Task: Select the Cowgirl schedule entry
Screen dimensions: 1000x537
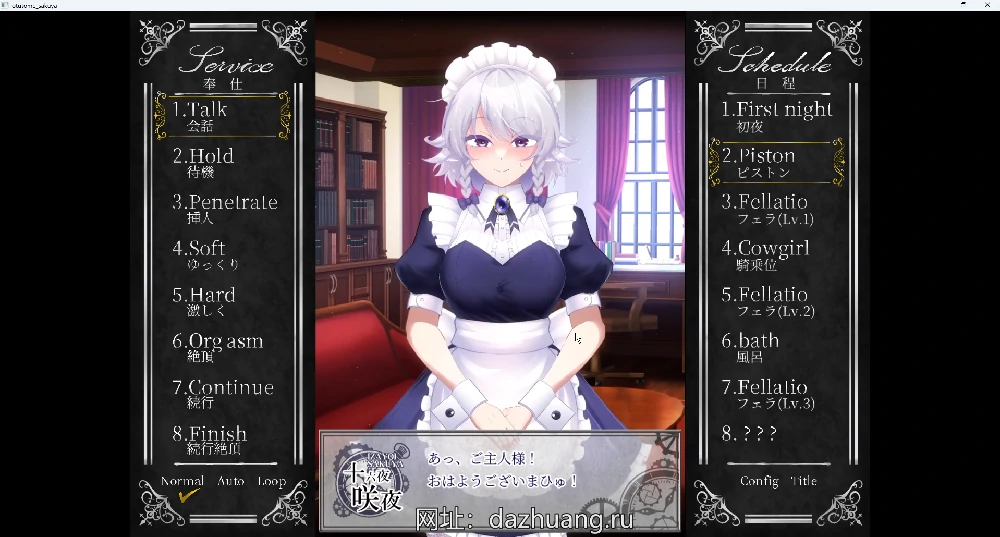Action: point(766,254)
